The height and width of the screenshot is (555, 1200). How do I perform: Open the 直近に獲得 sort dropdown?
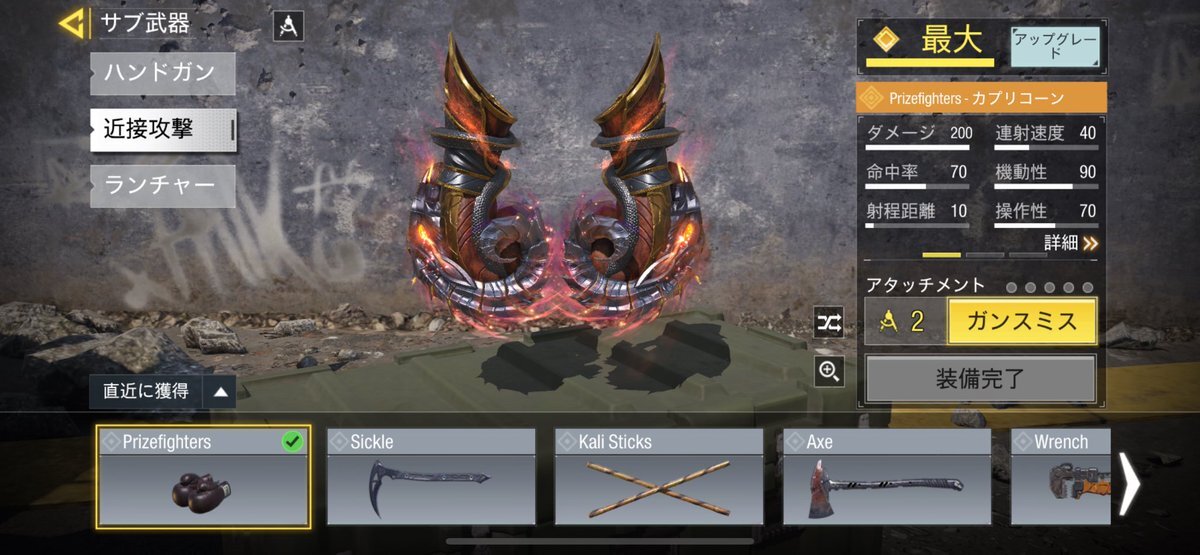click(x=162, y=392)
